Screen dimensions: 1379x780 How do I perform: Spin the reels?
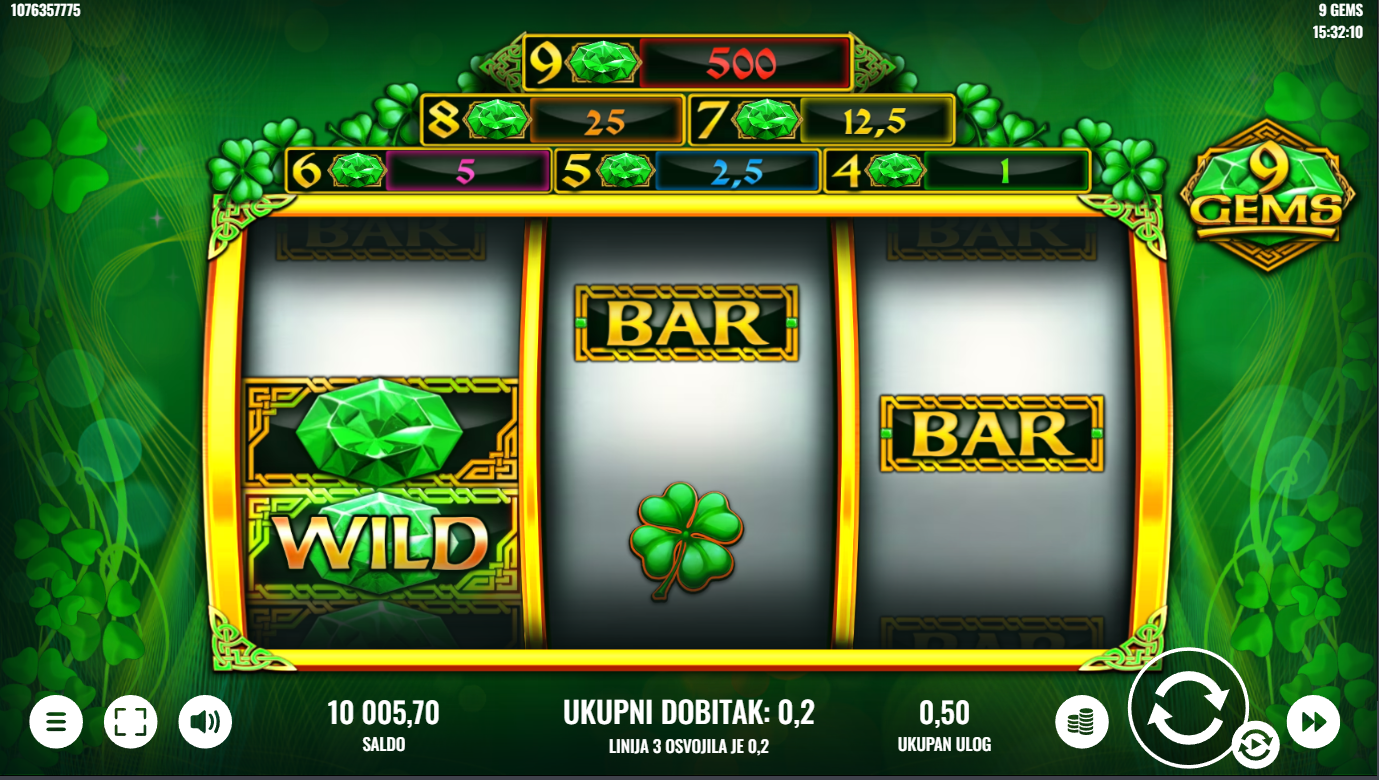[x=1187, y=708]
